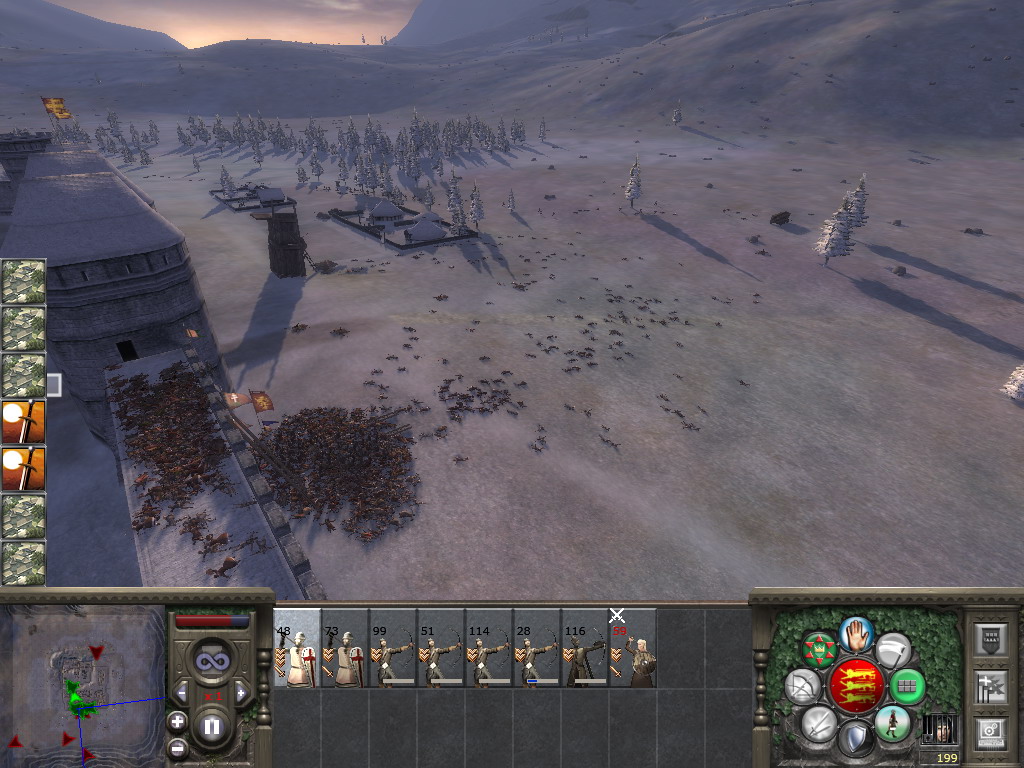Increase battle speed with the plus arrow beside x1

click(240, 693)
